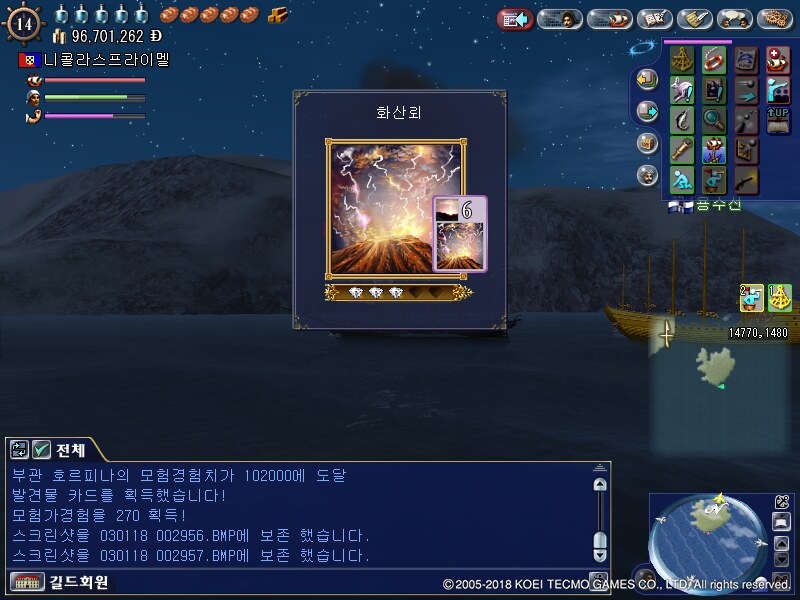This screenshot has height=600, width=800.
Task: Activate the sextant surveying skill
Action: (683, 60)
